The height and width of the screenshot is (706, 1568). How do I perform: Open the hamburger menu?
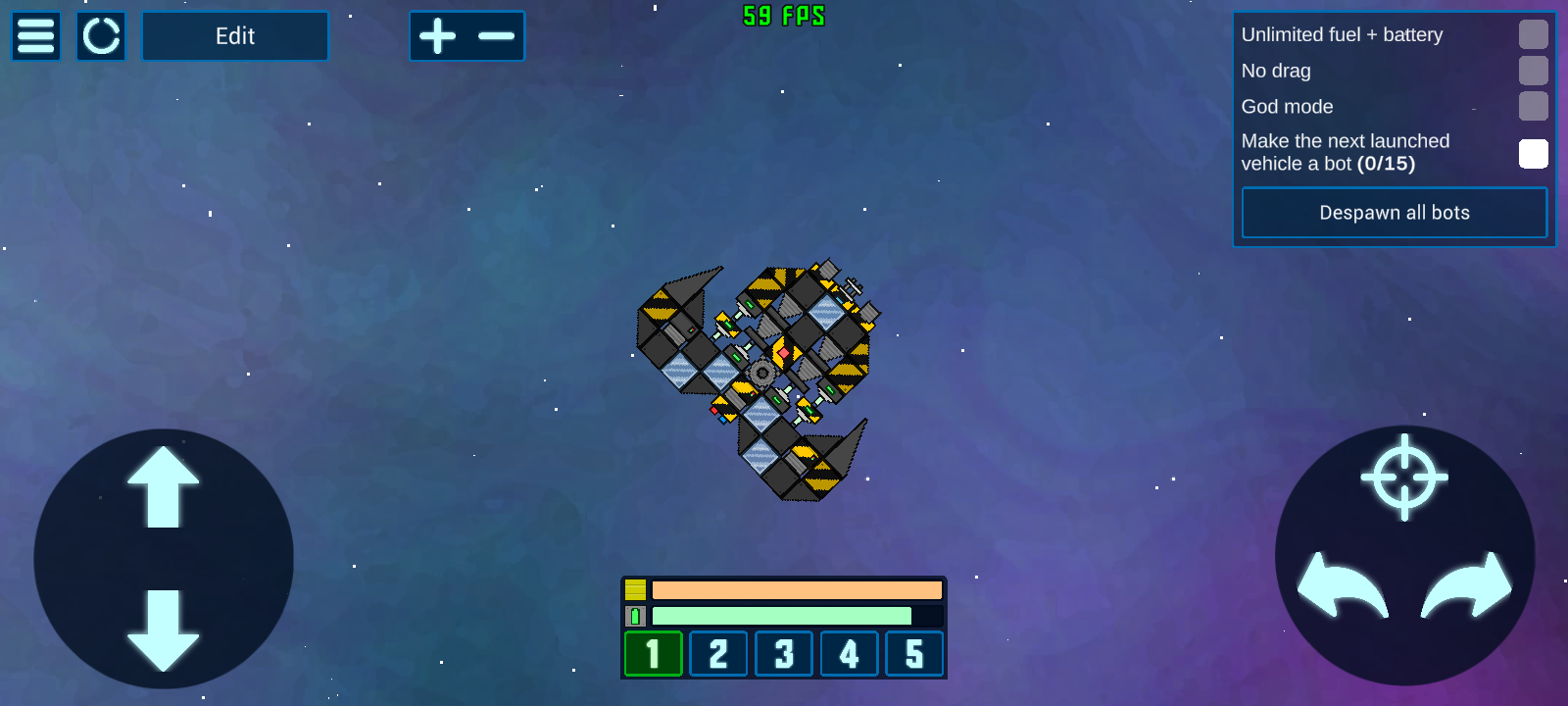tap(36, 36)
